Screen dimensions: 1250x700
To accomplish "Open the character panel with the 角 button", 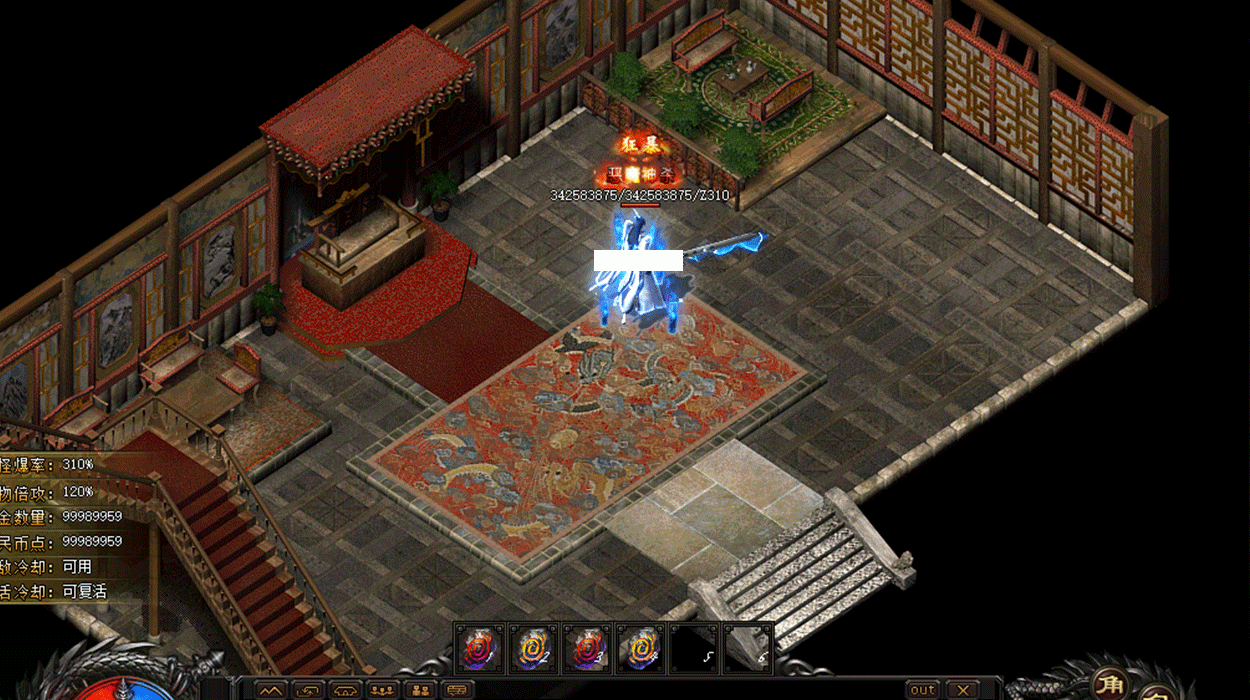I will pos(1110,684).
